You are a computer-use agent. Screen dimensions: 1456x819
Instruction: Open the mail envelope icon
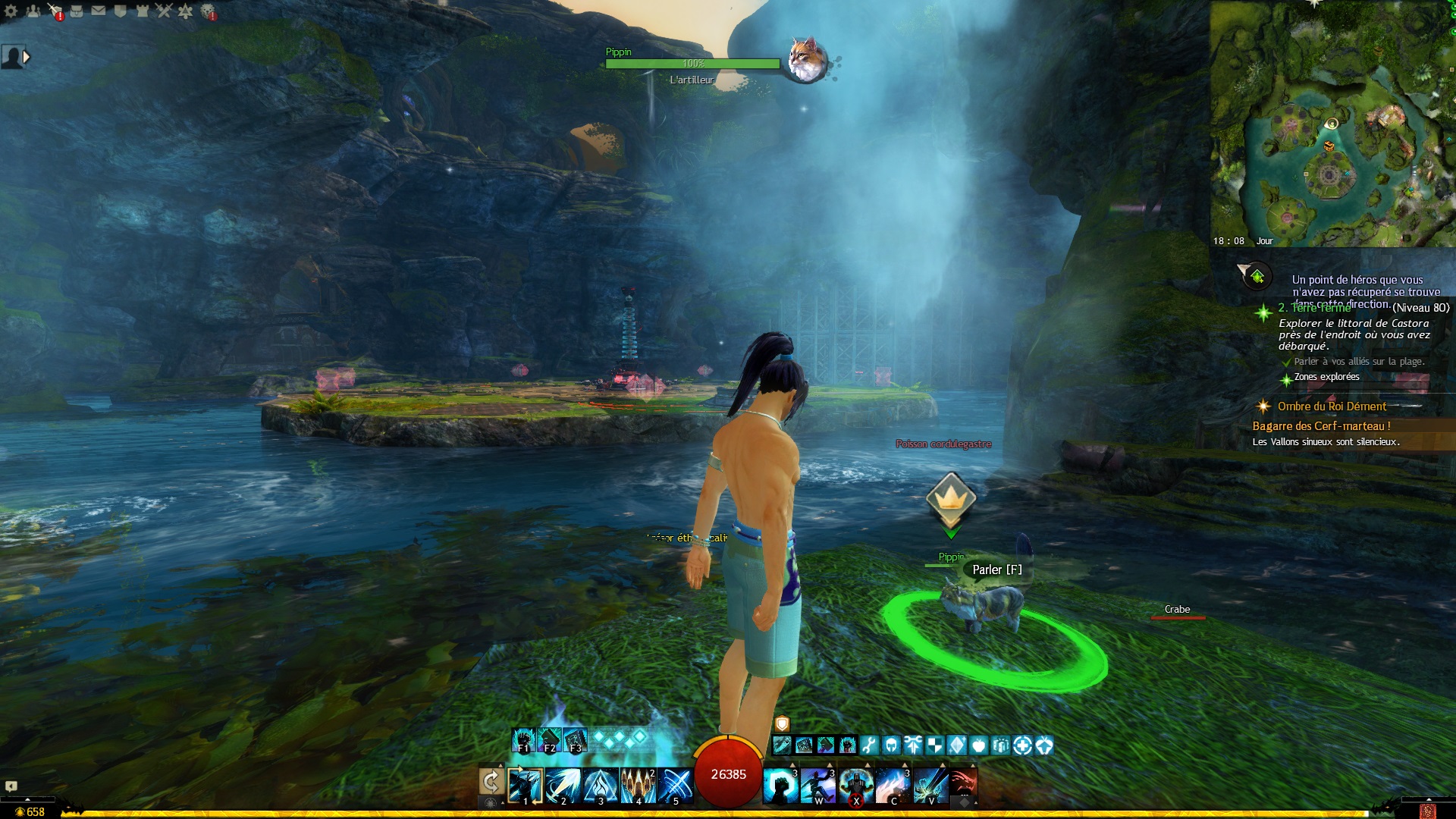pos(99,11)
